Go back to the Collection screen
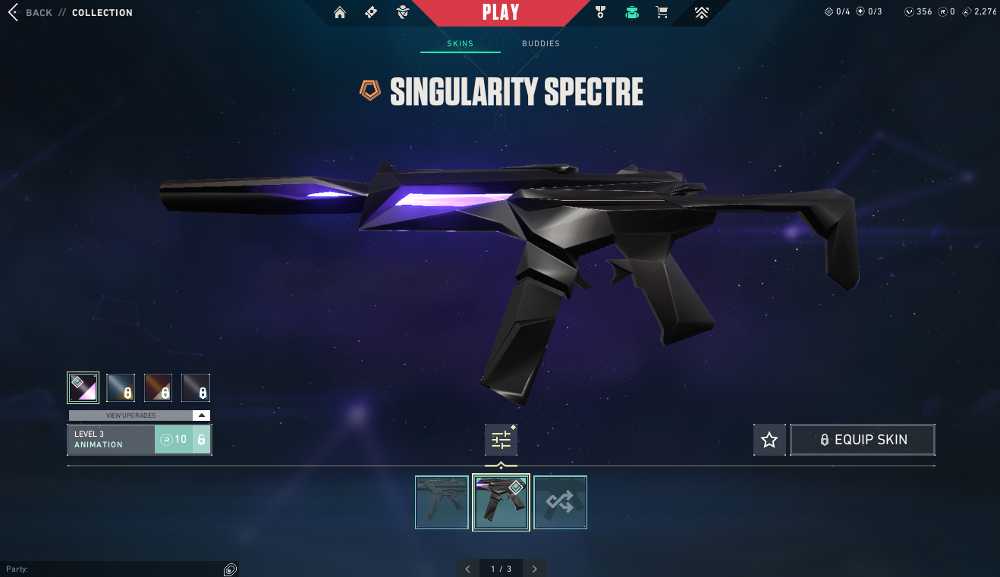1000x577 pixels. pos(30,13)
